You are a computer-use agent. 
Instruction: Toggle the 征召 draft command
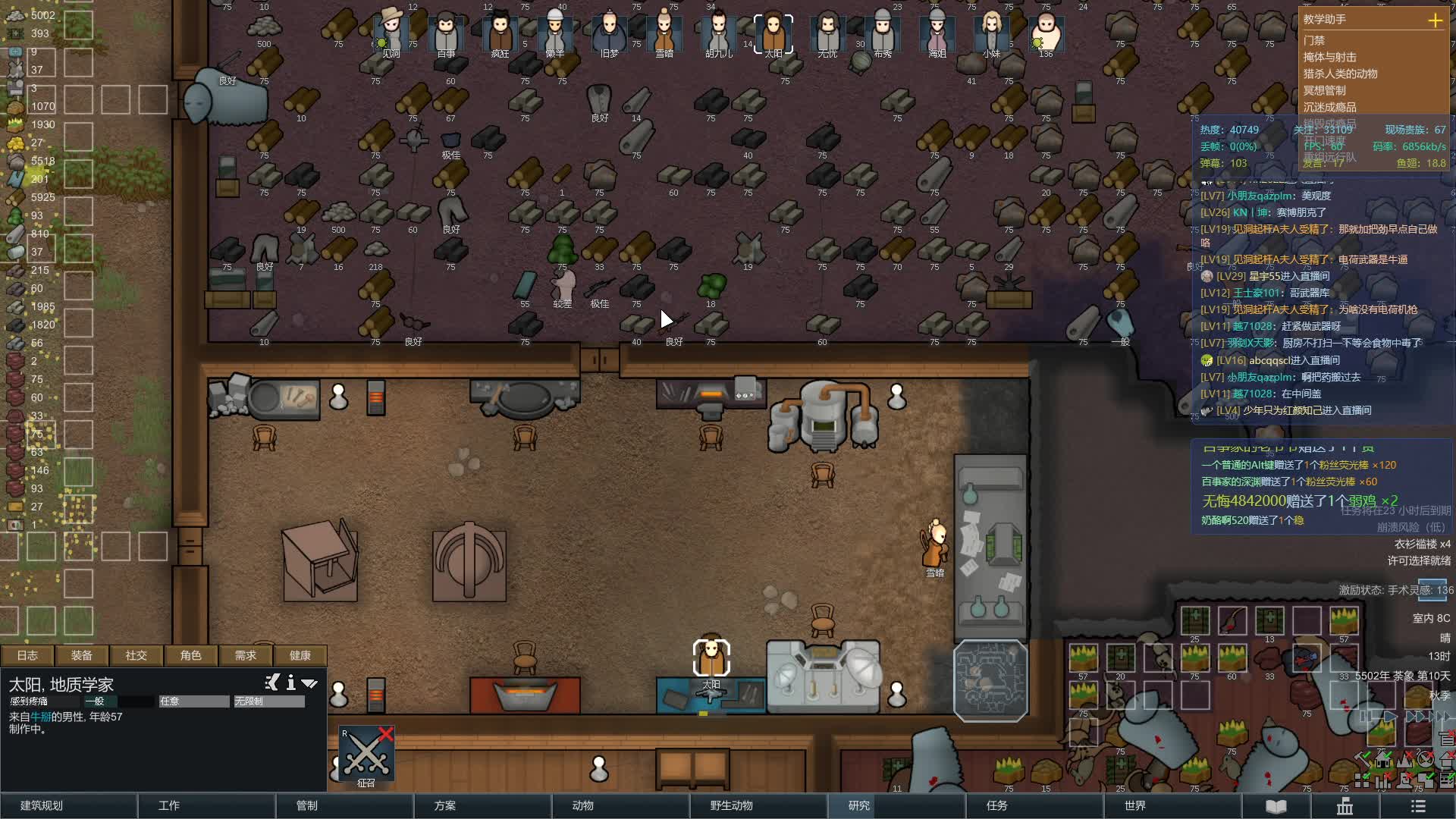(366, 755)
